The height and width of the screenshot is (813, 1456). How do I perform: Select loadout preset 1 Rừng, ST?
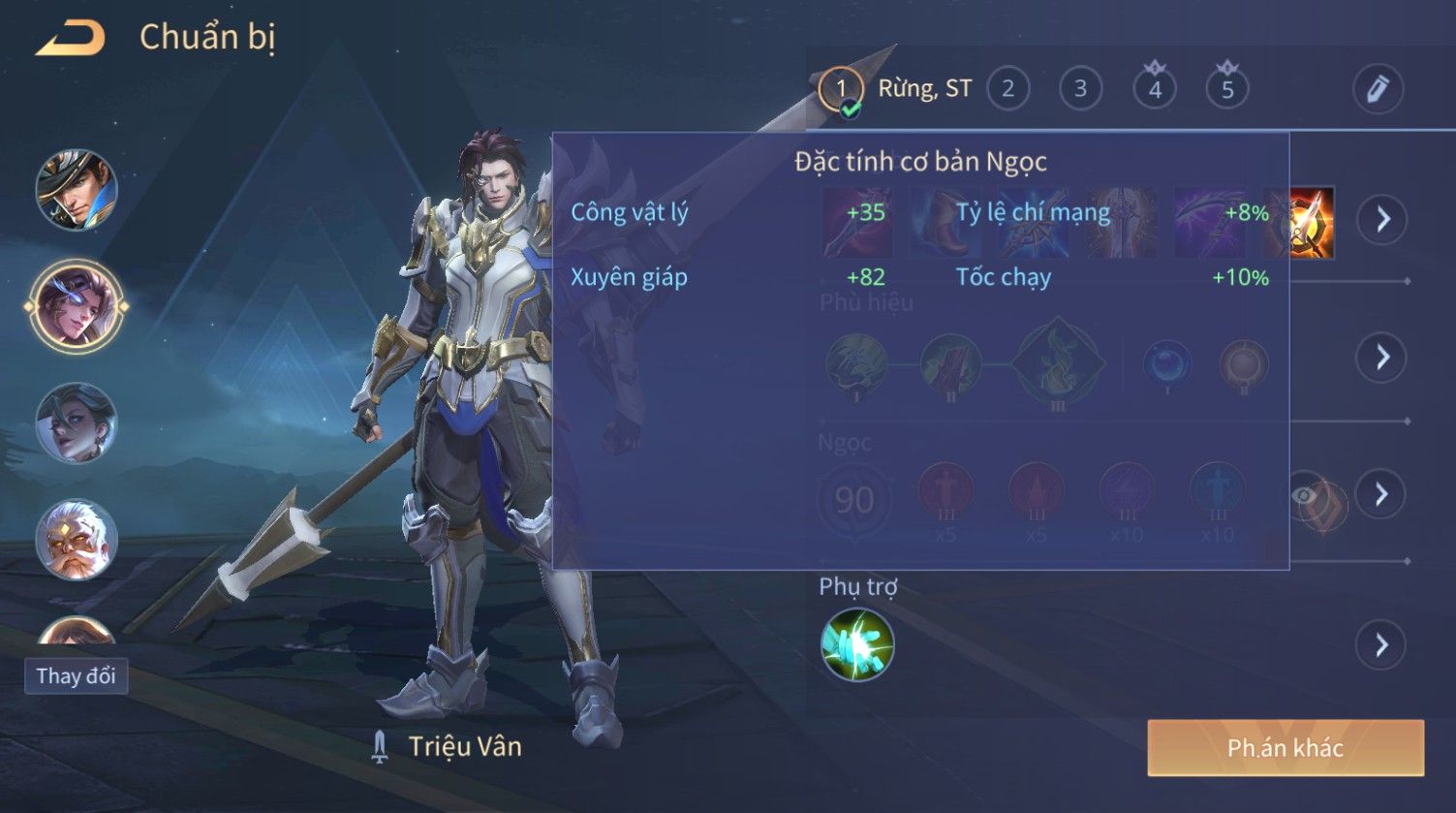coord(840,89)
